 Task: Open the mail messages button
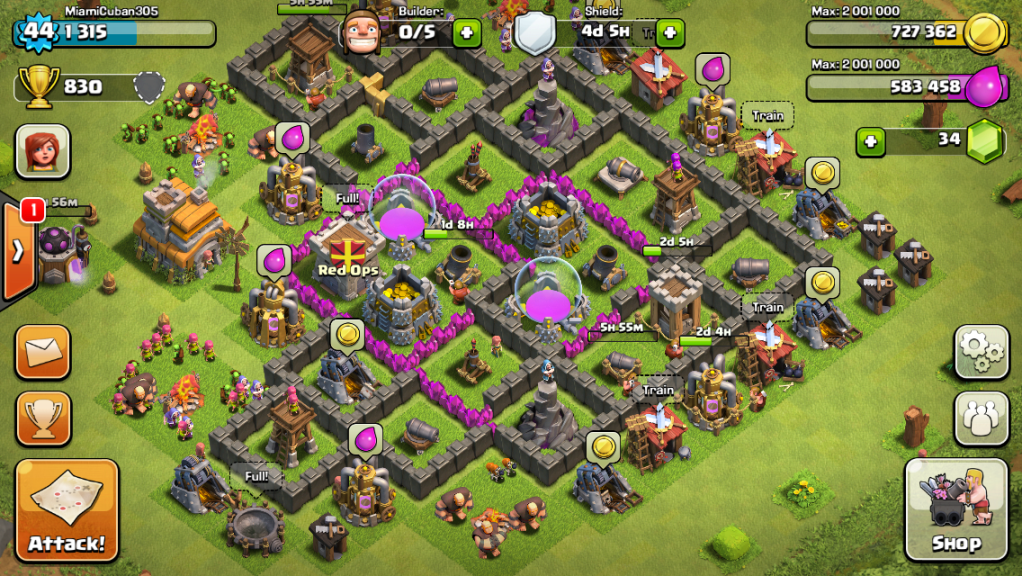coord(43,351)
